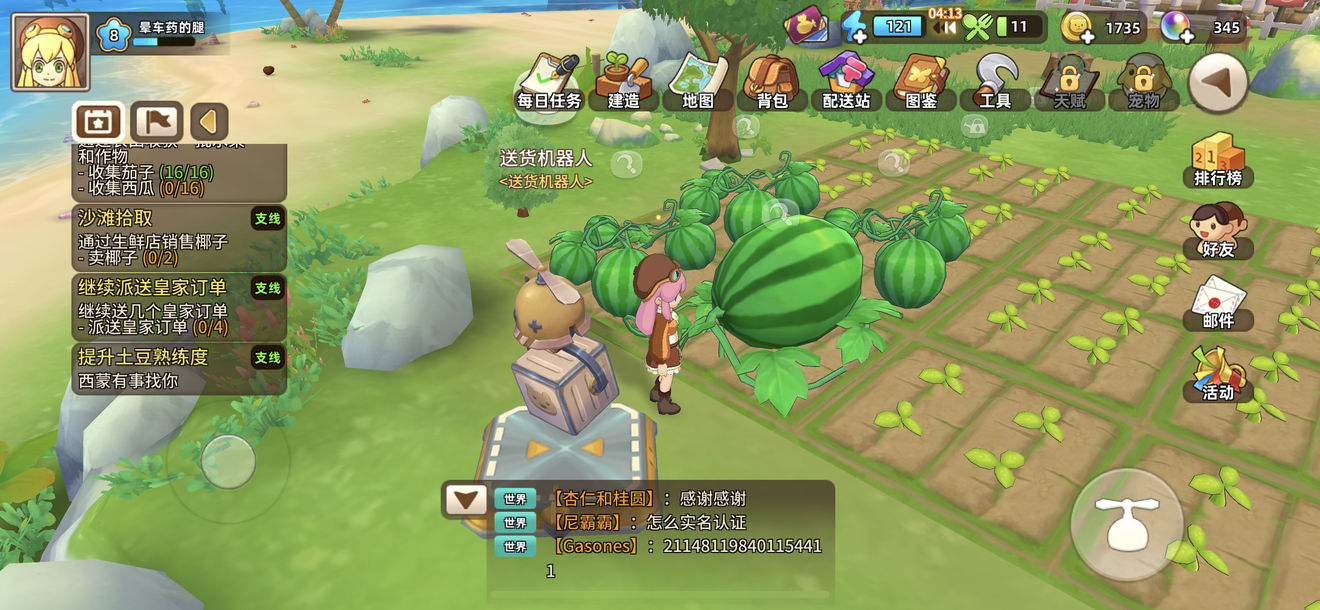
Task: Tap the locked 天赋 talent icon
Action: (1070, 81)
